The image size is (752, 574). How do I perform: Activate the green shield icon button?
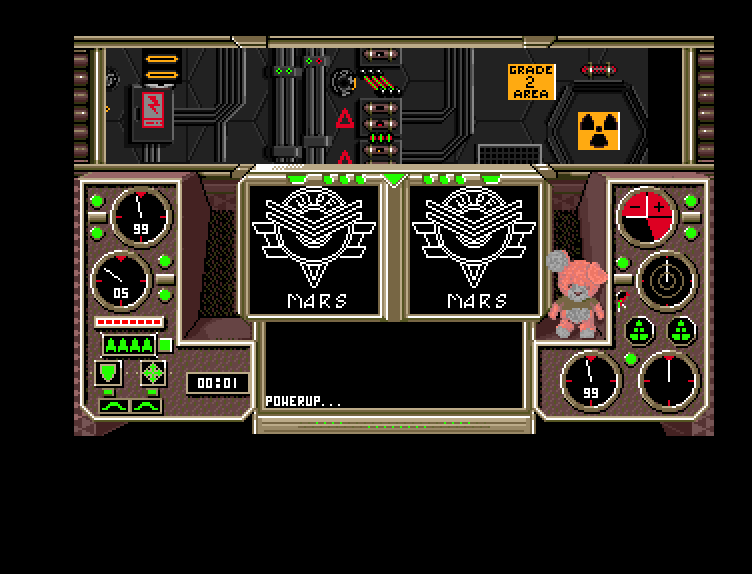[108, 373]
